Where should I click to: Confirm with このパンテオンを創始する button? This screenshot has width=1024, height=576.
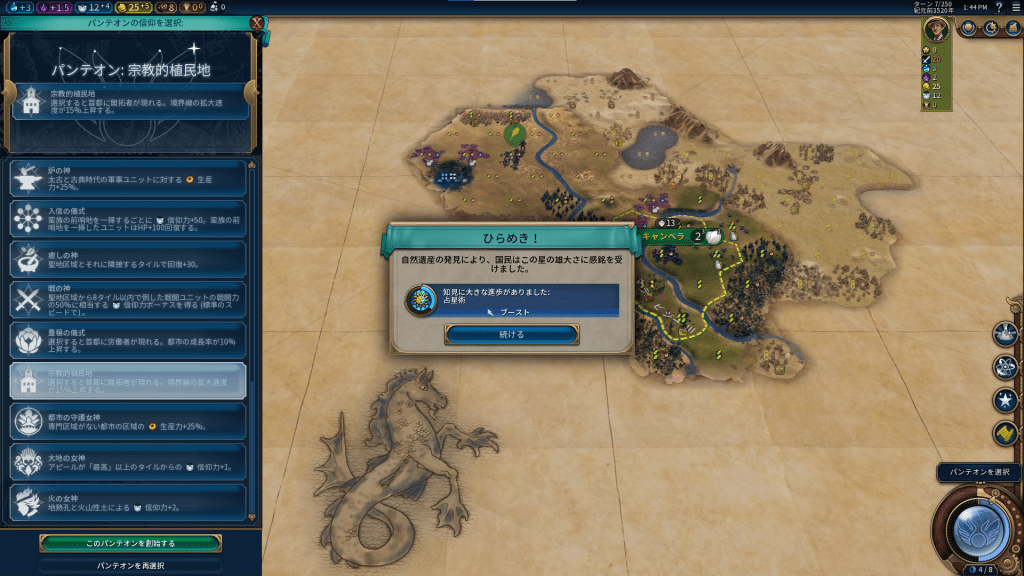pos(130,543)
